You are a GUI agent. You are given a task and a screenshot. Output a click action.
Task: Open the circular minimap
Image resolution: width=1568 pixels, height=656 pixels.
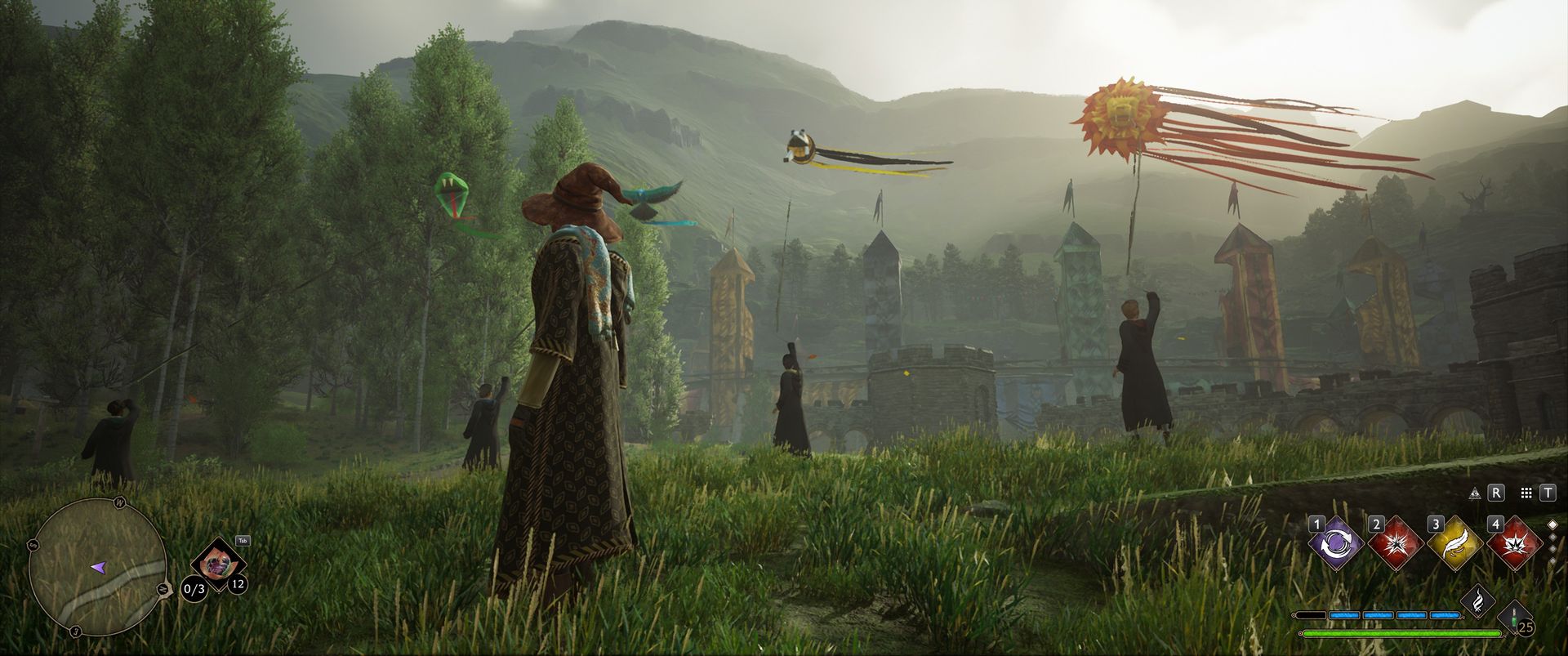98,565
